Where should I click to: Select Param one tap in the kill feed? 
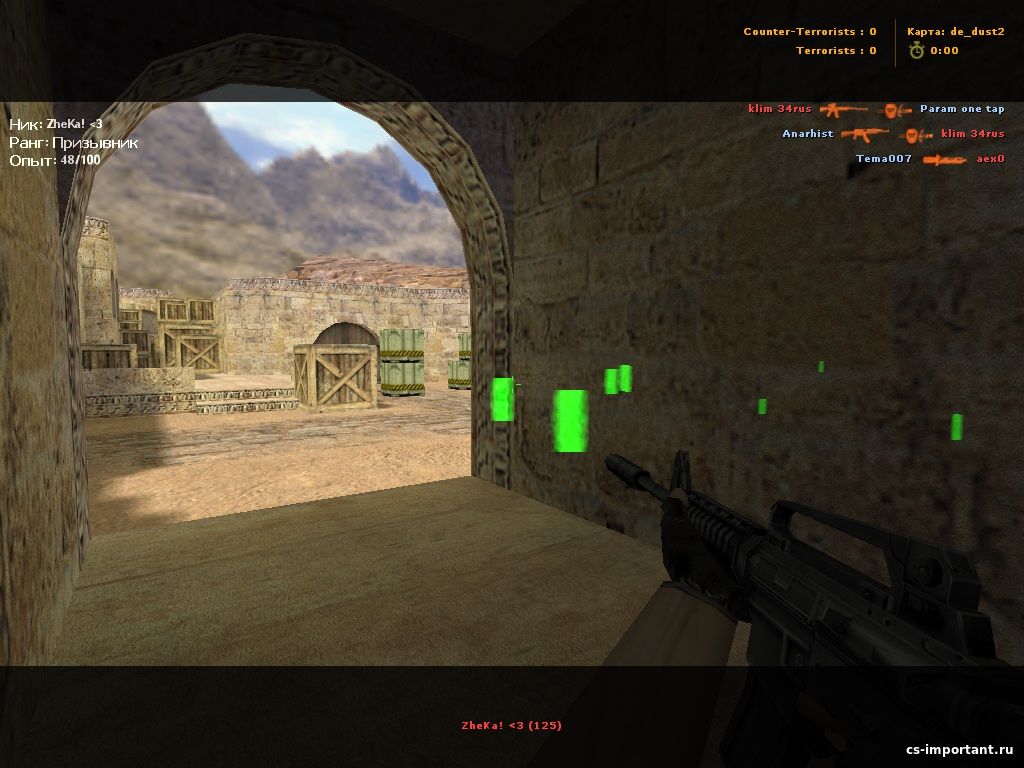962,109
